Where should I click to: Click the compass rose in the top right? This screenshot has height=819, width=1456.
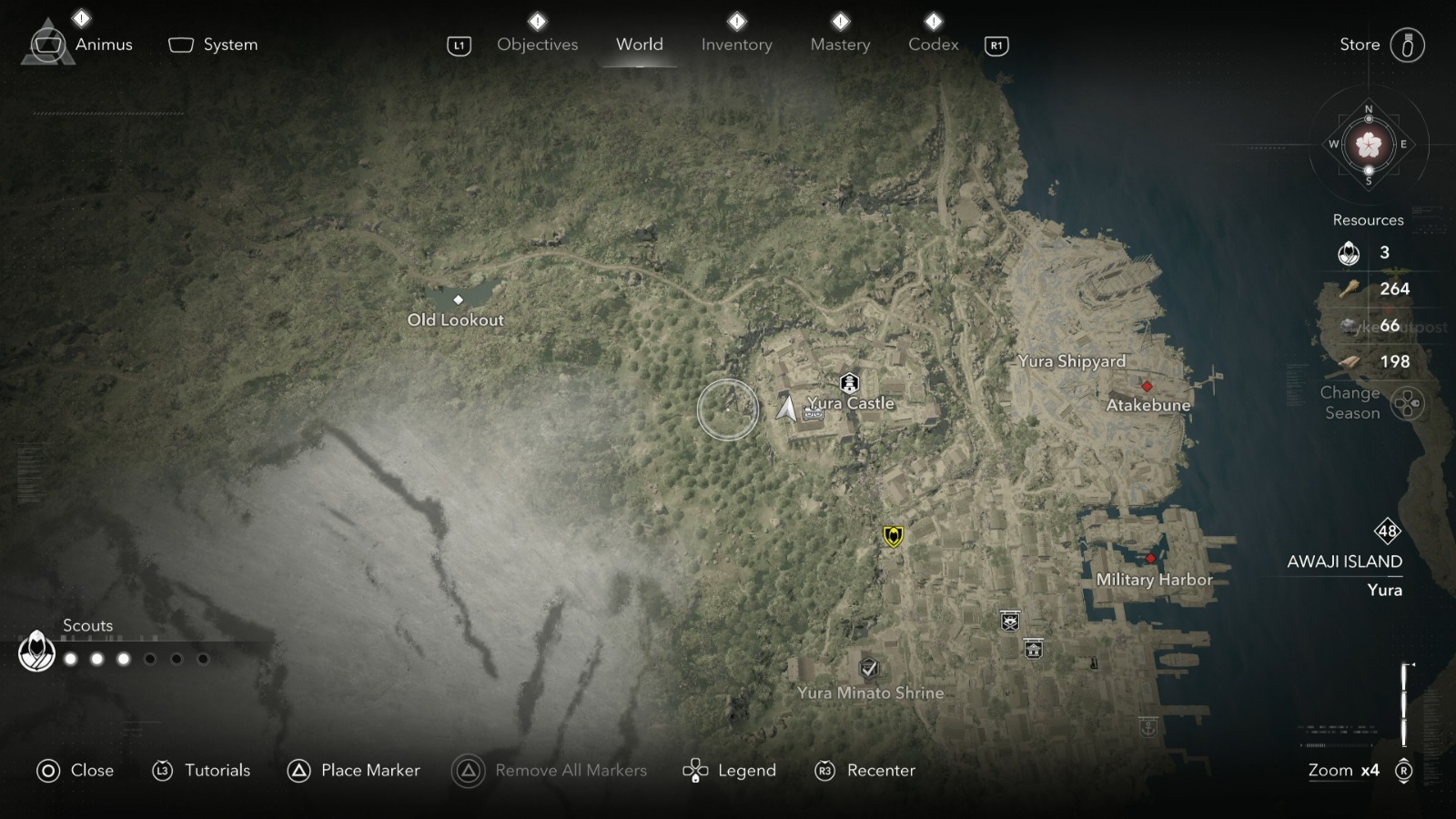(1368, 144)
